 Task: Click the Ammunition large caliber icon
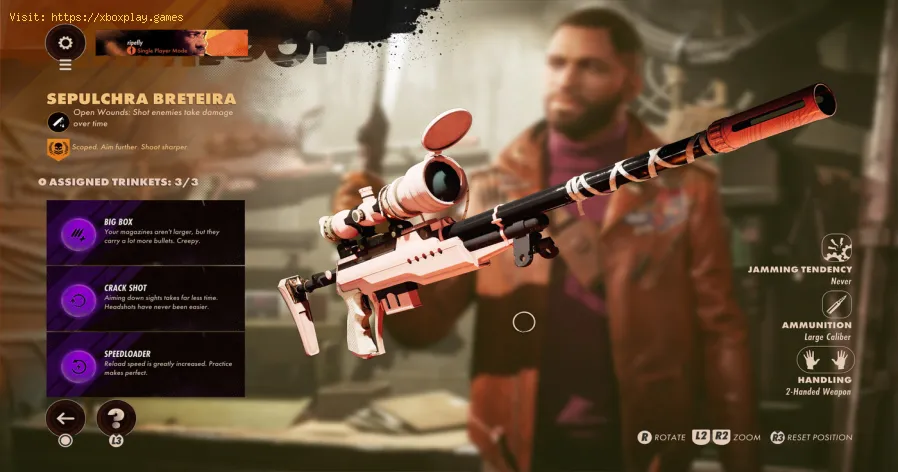click(x=837, y=304)
